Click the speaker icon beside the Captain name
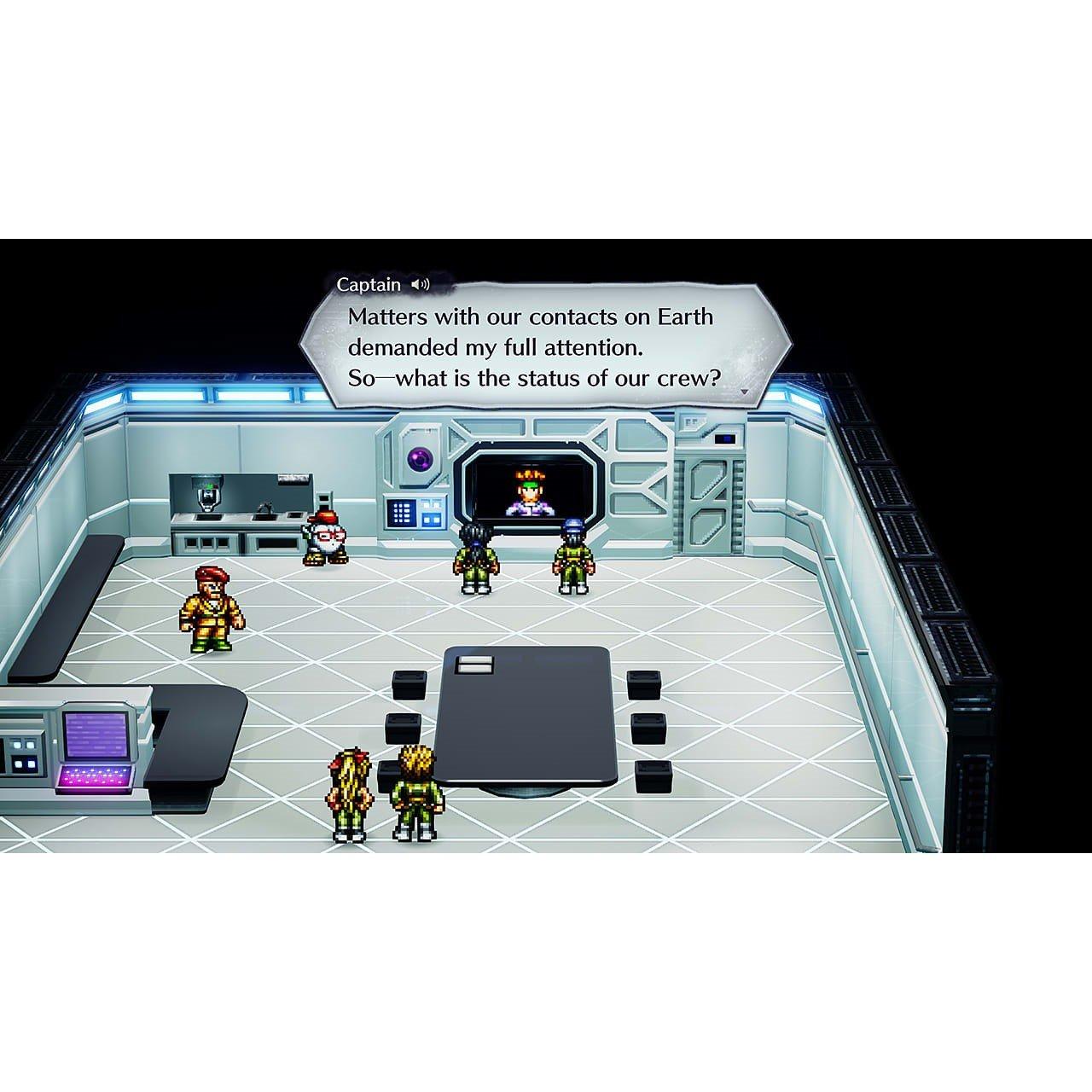Viewport: 1092px width, 1092px height. coord(420,286)
